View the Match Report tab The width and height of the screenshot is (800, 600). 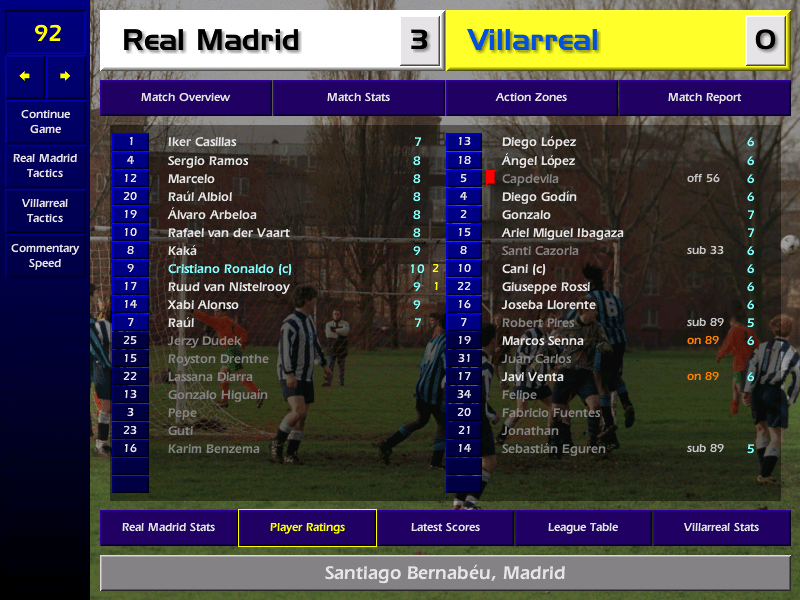click(704, 97)
